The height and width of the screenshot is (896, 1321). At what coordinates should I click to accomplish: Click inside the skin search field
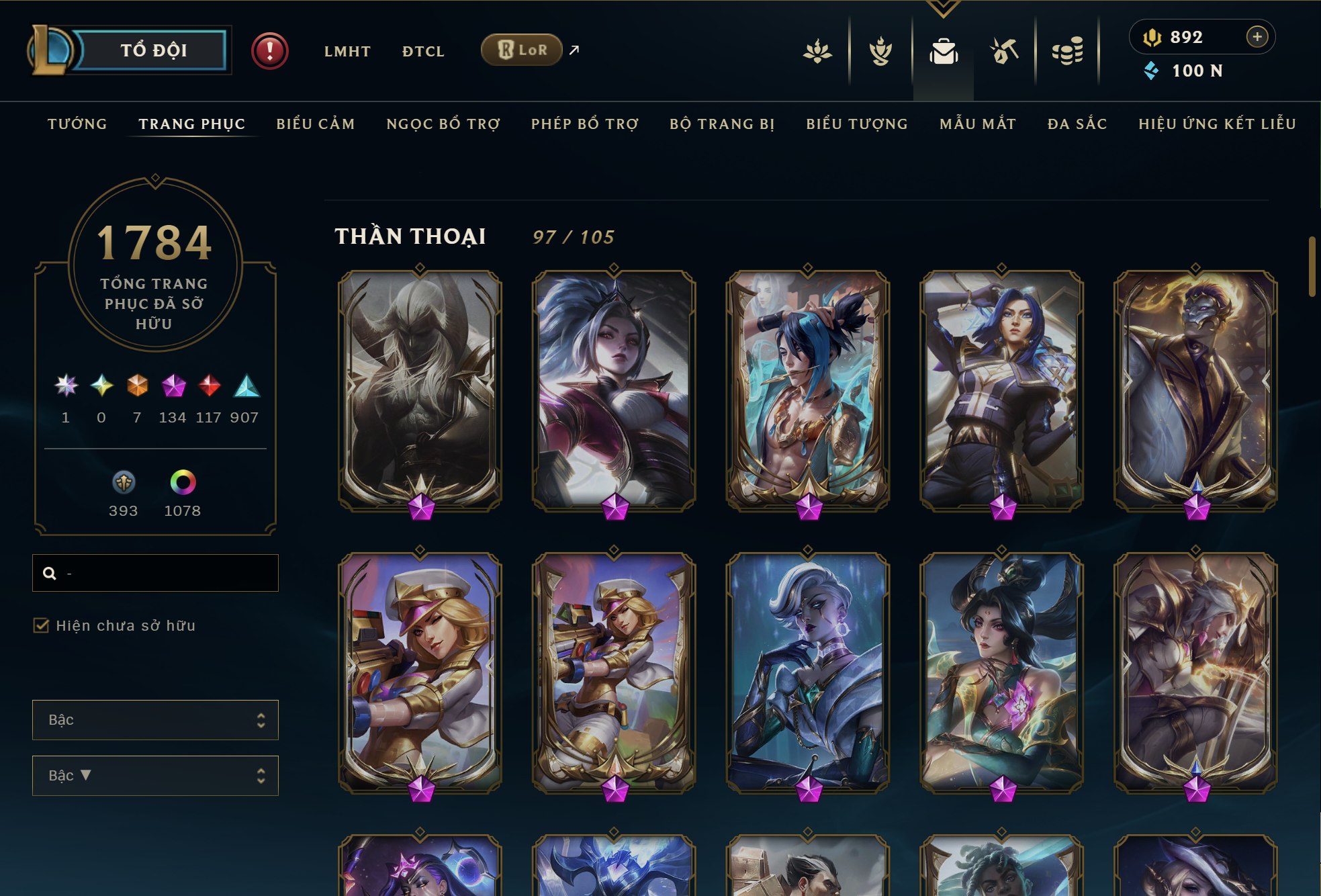pyautogui.click(x=154, y=573)
